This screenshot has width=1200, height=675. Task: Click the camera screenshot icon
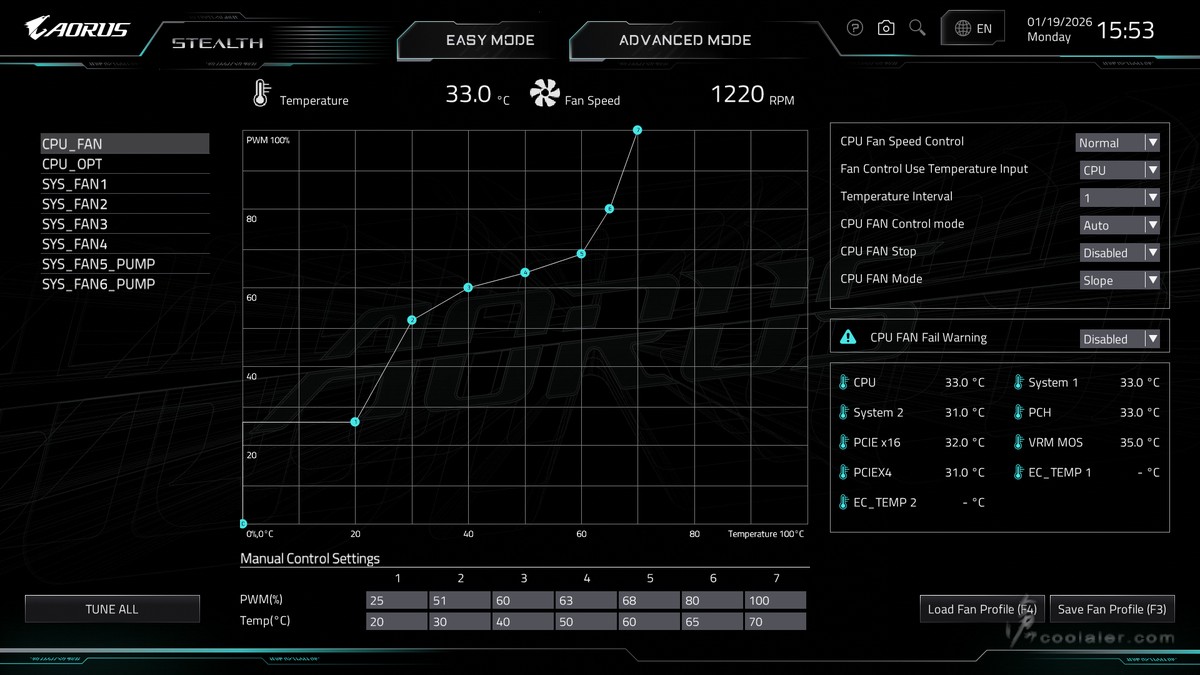click(x=886, y=28)
